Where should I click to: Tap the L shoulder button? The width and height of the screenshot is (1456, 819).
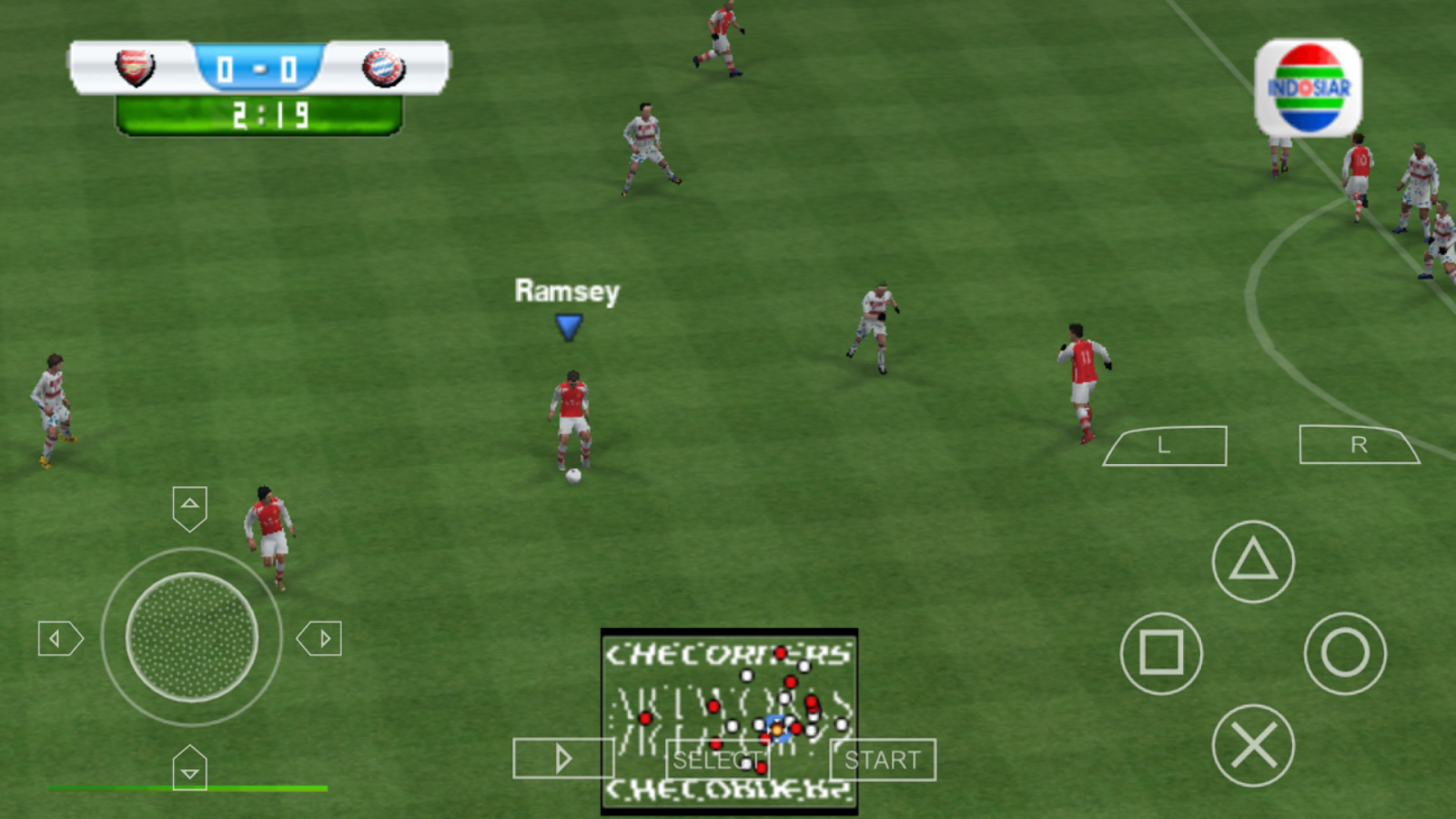pyautogui.click(x=1166, y=446)
